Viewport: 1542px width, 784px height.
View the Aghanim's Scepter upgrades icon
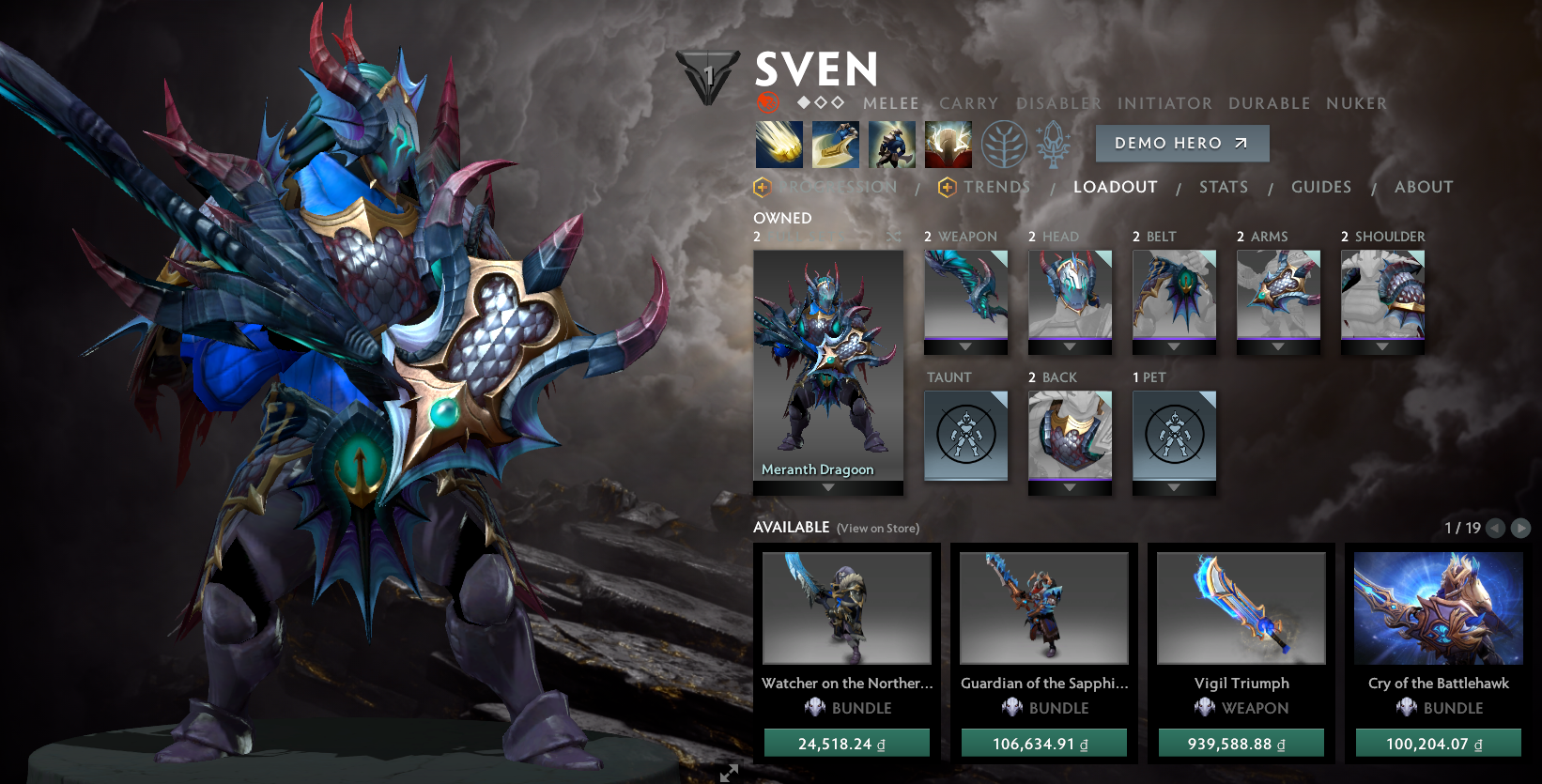point(1055,146)
